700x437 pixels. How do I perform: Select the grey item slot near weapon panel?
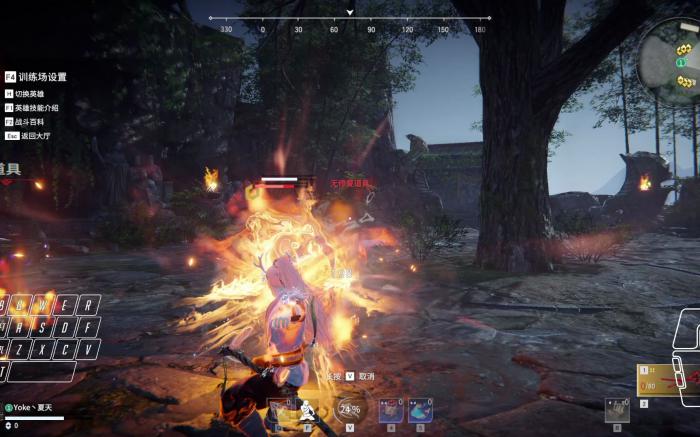[x=616, y=410]
